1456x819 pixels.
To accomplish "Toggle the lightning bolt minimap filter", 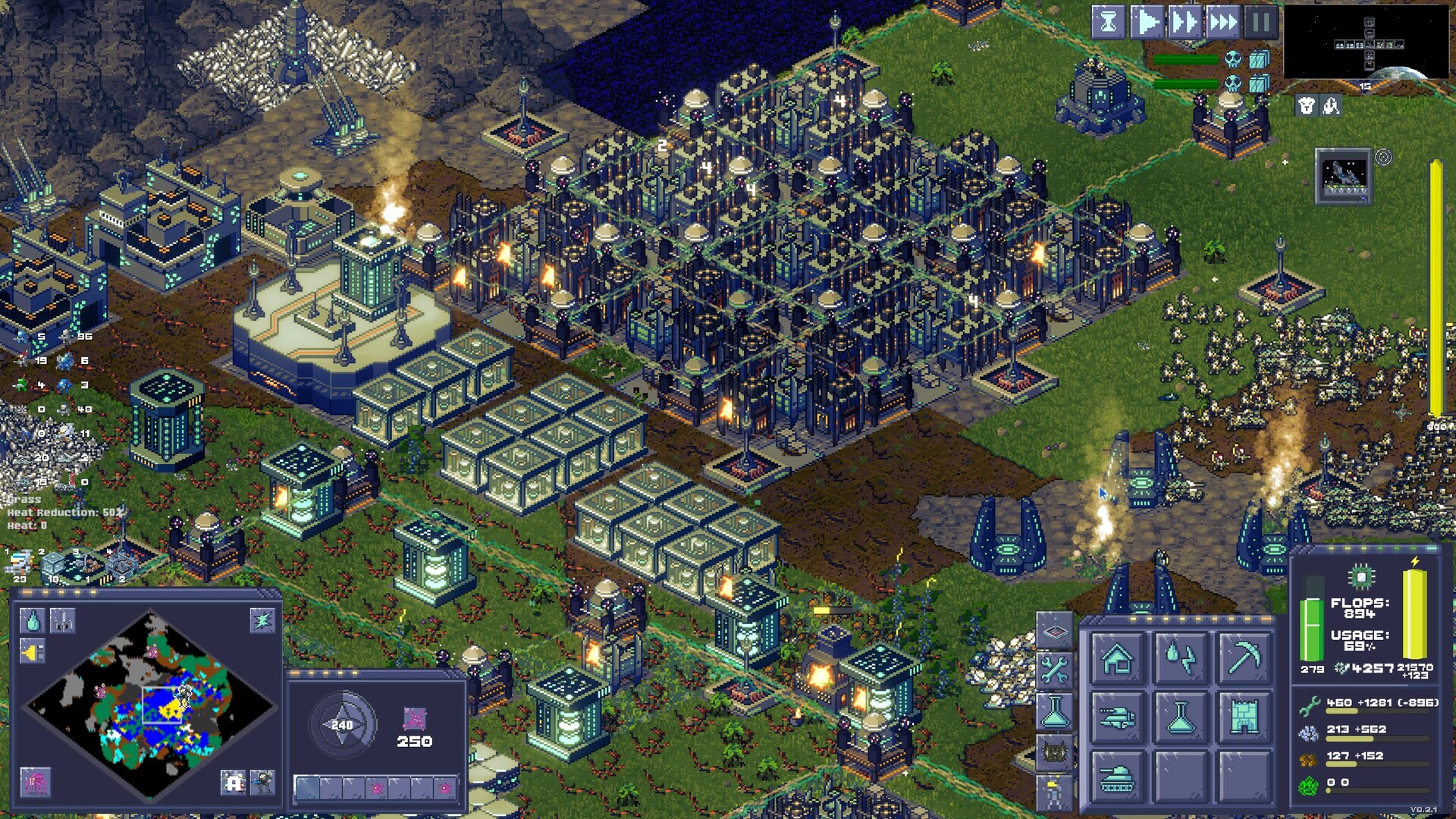I will [262, 621].
